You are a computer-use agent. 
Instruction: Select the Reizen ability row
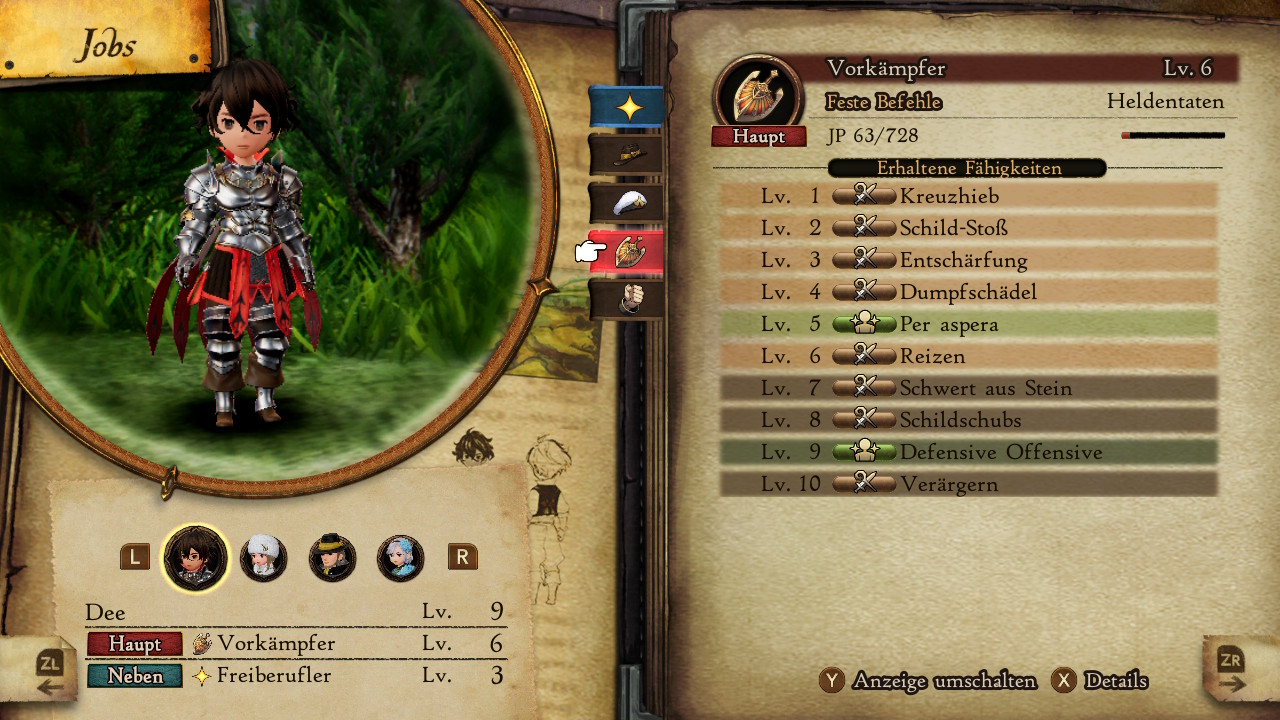coord(968,356)
